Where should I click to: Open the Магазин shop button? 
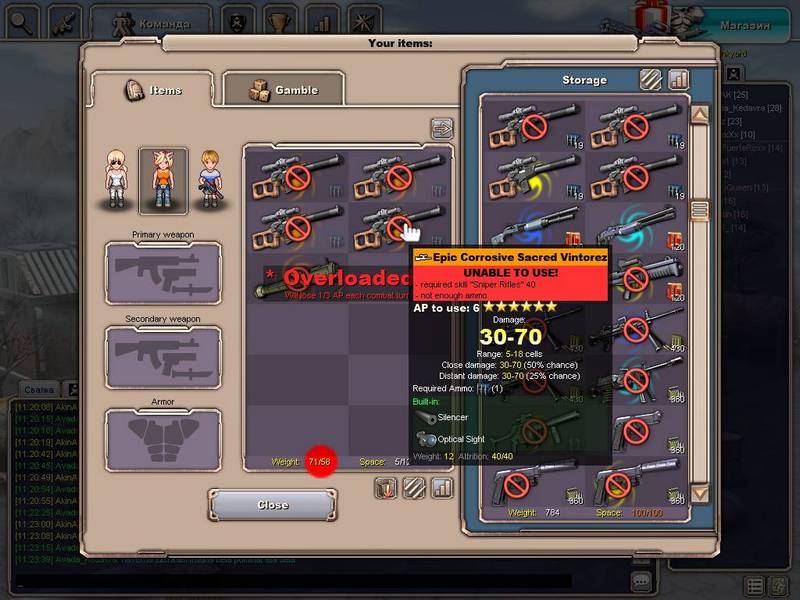[745, 24]
